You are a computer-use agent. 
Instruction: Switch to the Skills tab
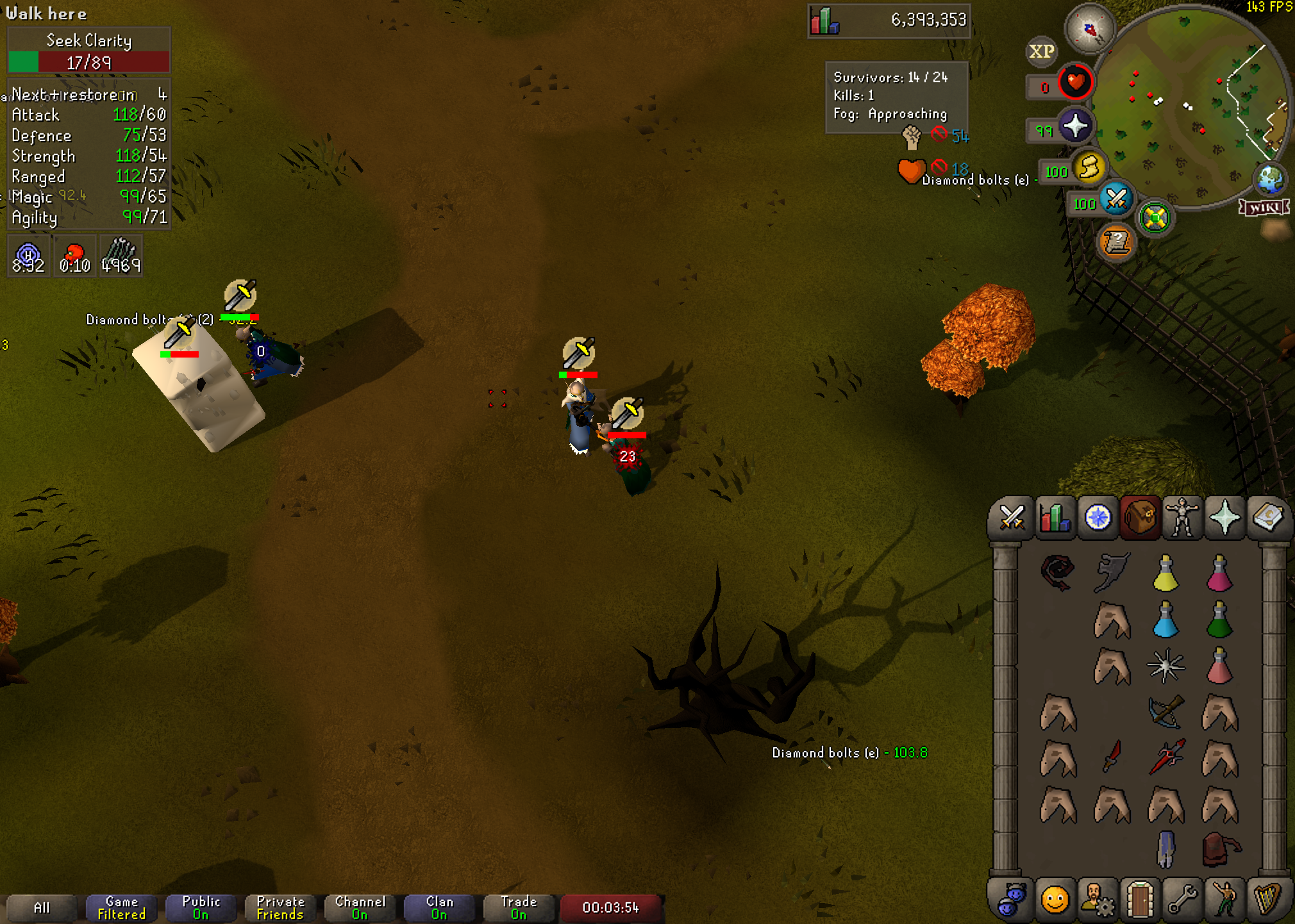[1055, 517]
